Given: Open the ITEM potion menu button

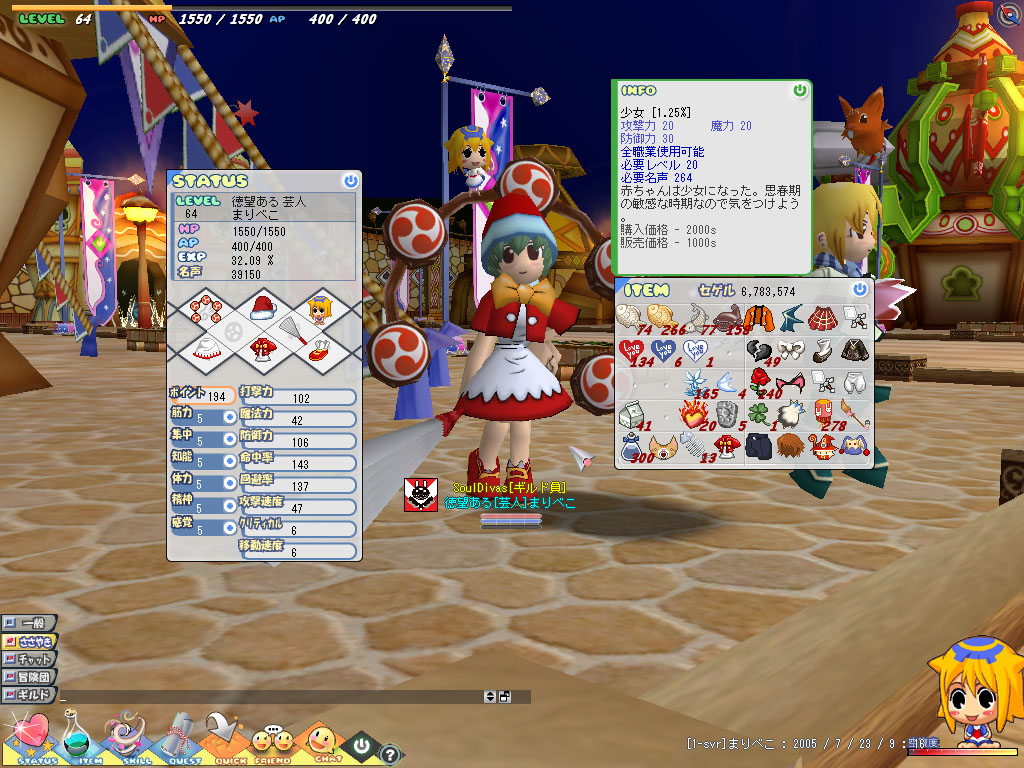Looking at the screenshot, I should [78, 738].
